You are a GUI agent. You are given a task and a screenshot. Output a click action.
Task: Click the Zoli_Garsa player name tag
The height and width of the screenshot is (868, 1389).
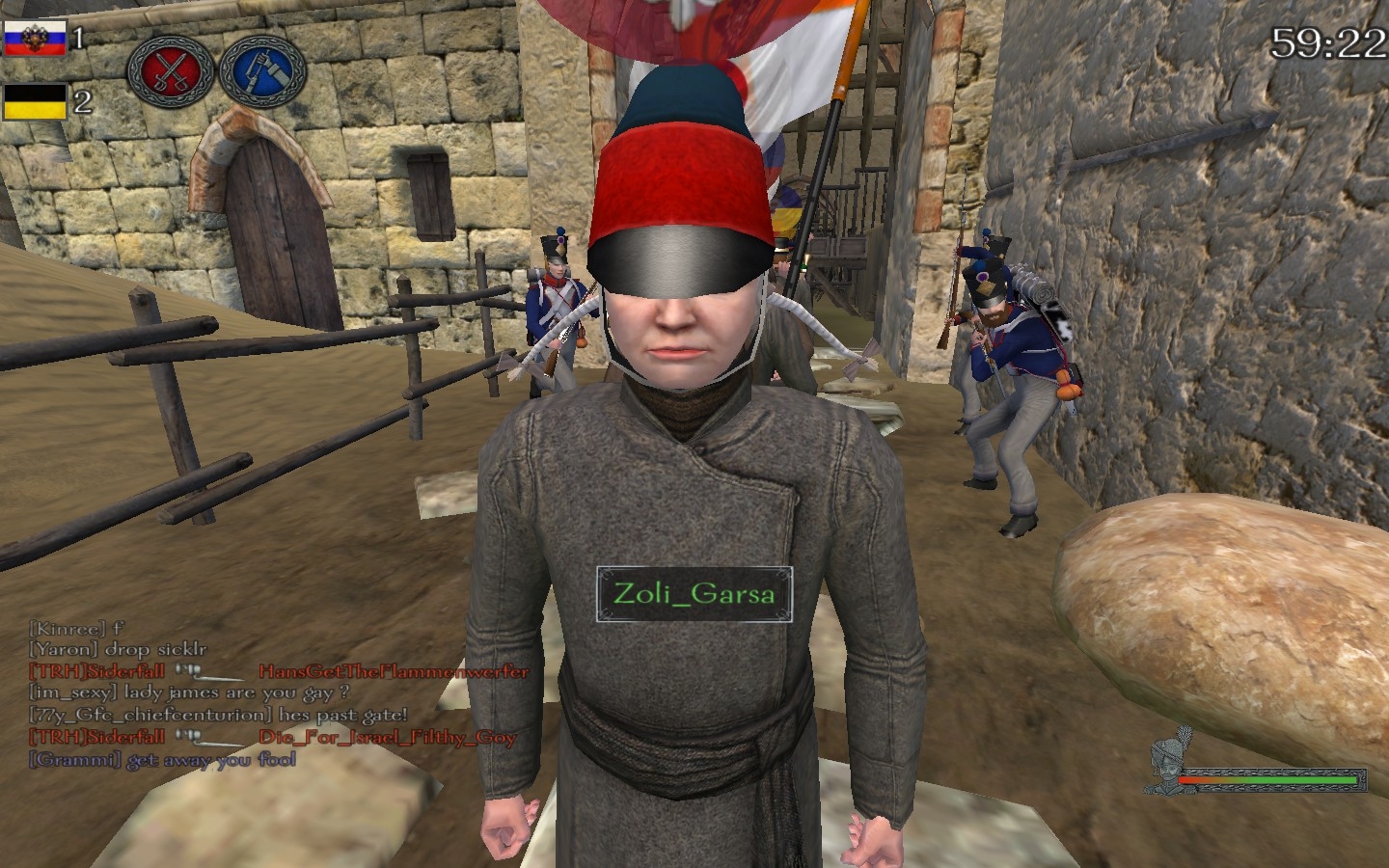point(694,593)
